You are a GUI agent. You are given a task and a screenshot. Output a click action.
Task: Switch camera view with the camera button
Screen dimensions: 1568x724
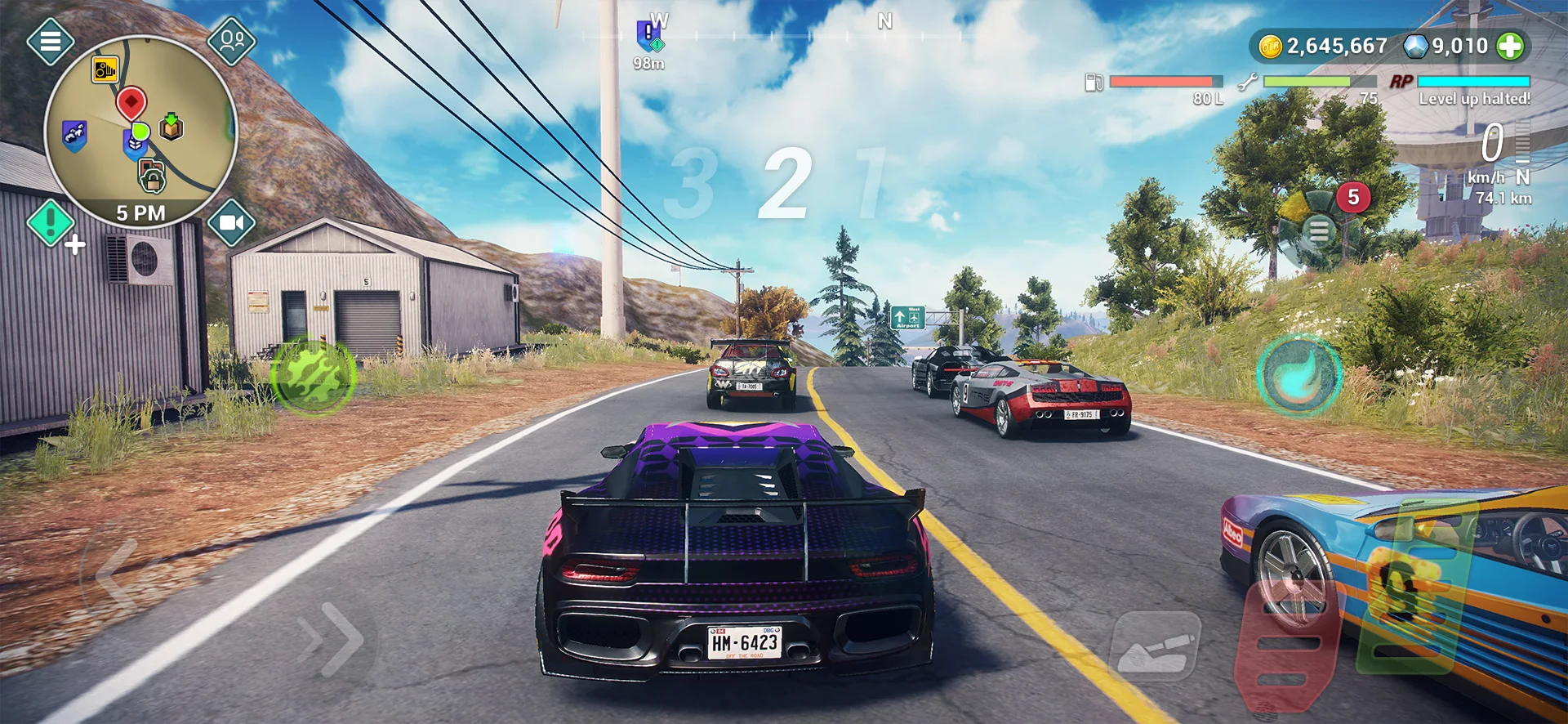[x=232, y=222]
